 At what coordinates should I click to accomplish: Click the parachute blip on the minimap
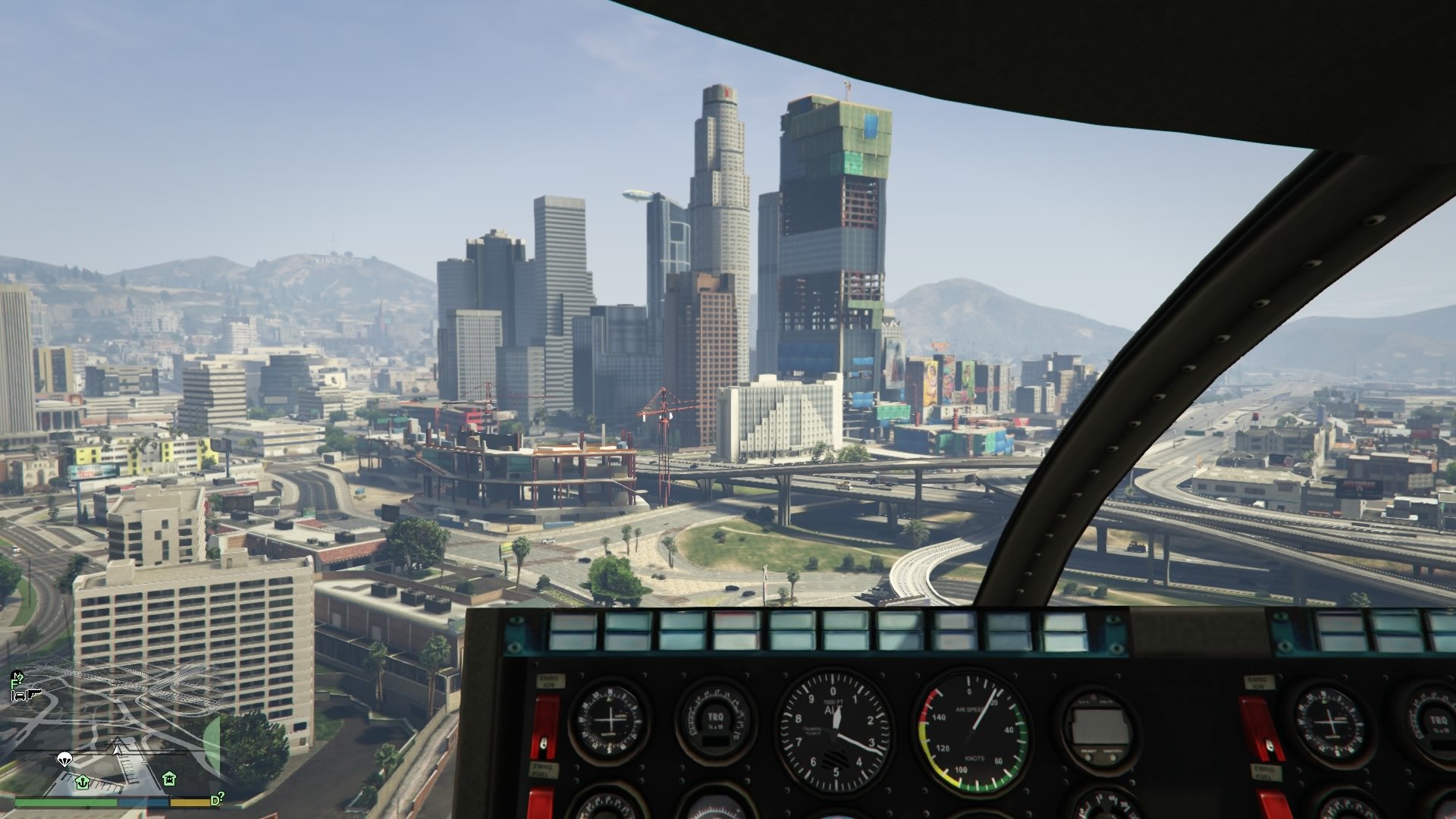click(x=64, y=760)
